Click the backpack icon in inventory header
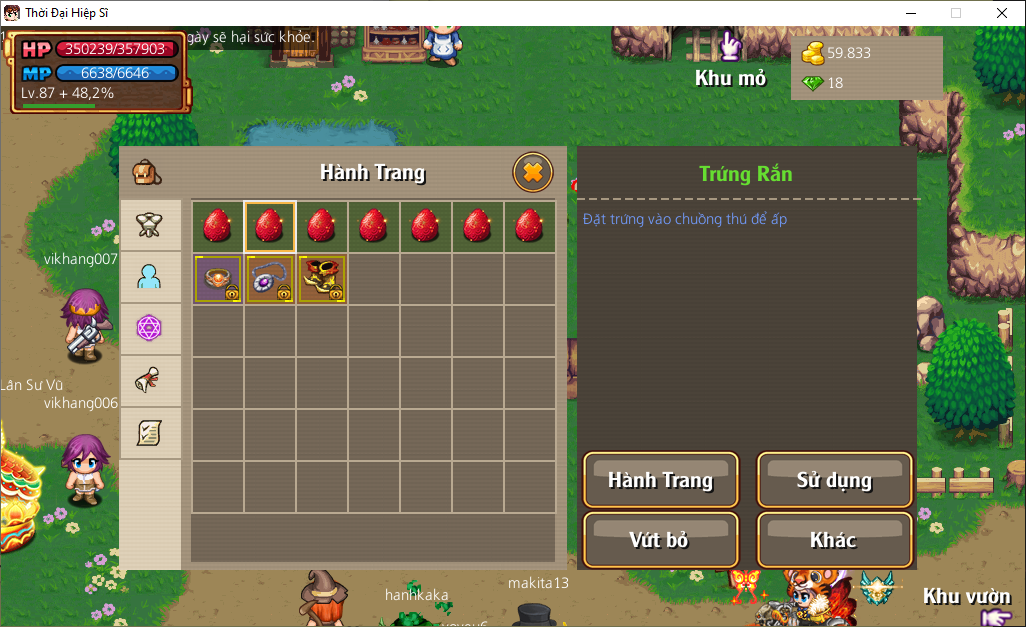1026x627 pixels. [x=147, y=173]
